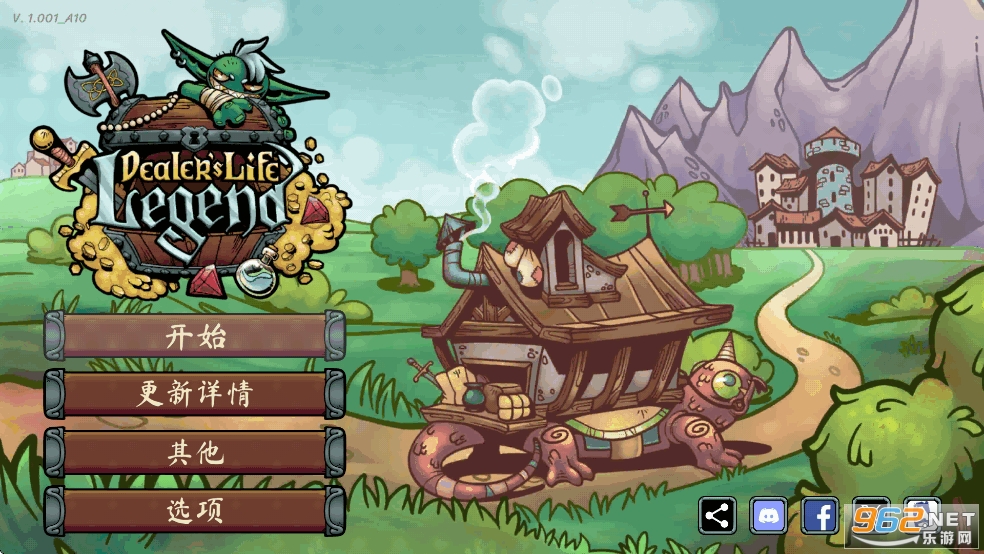Image resolution: width=984 pixels, height=554 pixels.
Task: Visit the Facebook page icon
Action: pos(820,516)
